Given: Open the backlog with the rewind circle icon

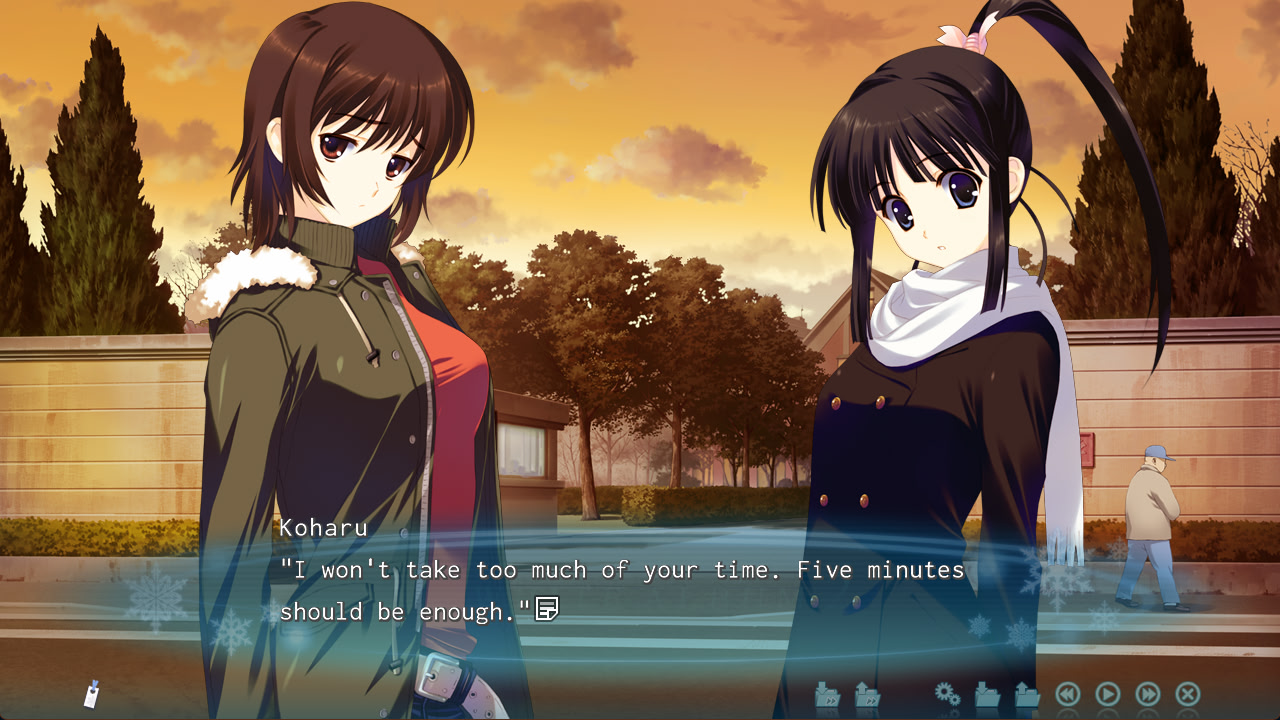Looking at the screenshot, I should (x=1069, y=692).
